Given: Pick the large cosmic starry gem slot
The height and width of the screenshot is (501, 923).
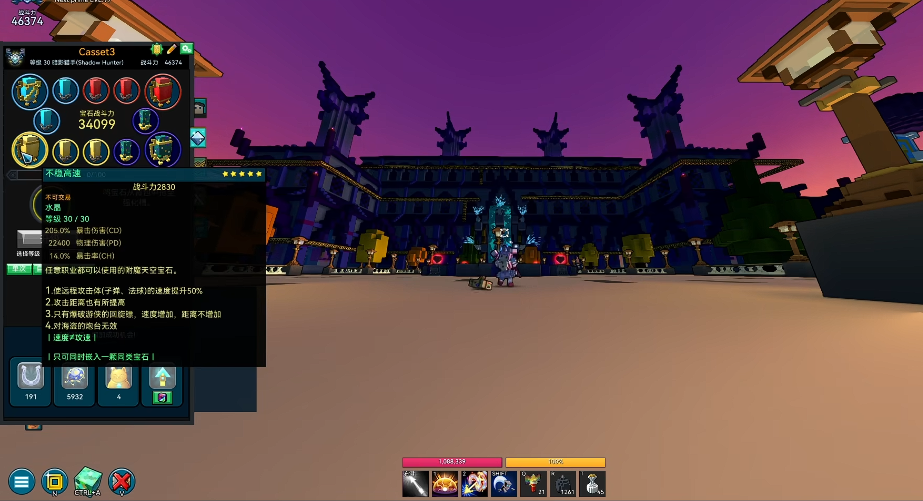Looking at the screenshot, I should [162, 151].
